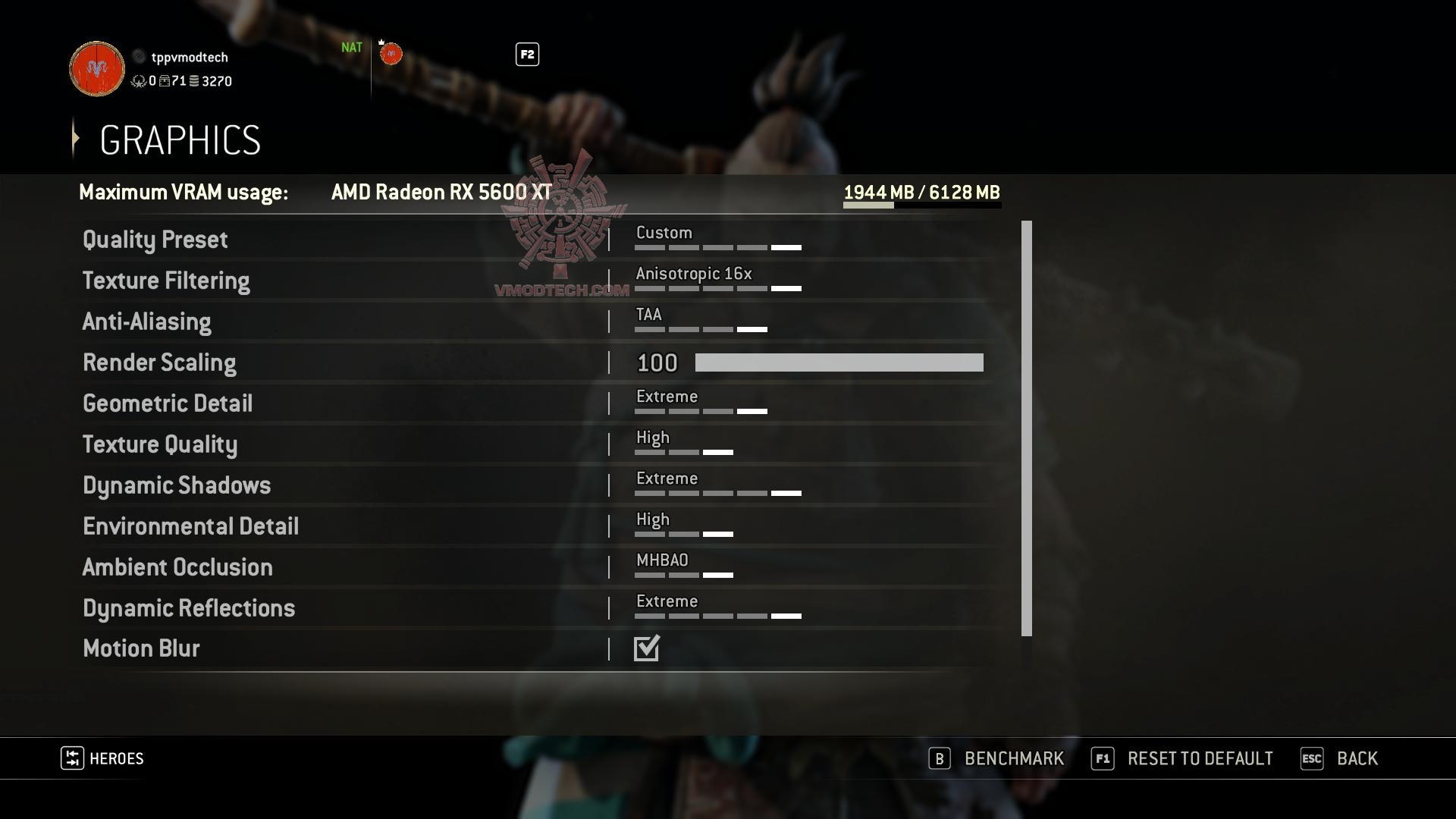Choose the Texture Quality setting

[160, 444]
